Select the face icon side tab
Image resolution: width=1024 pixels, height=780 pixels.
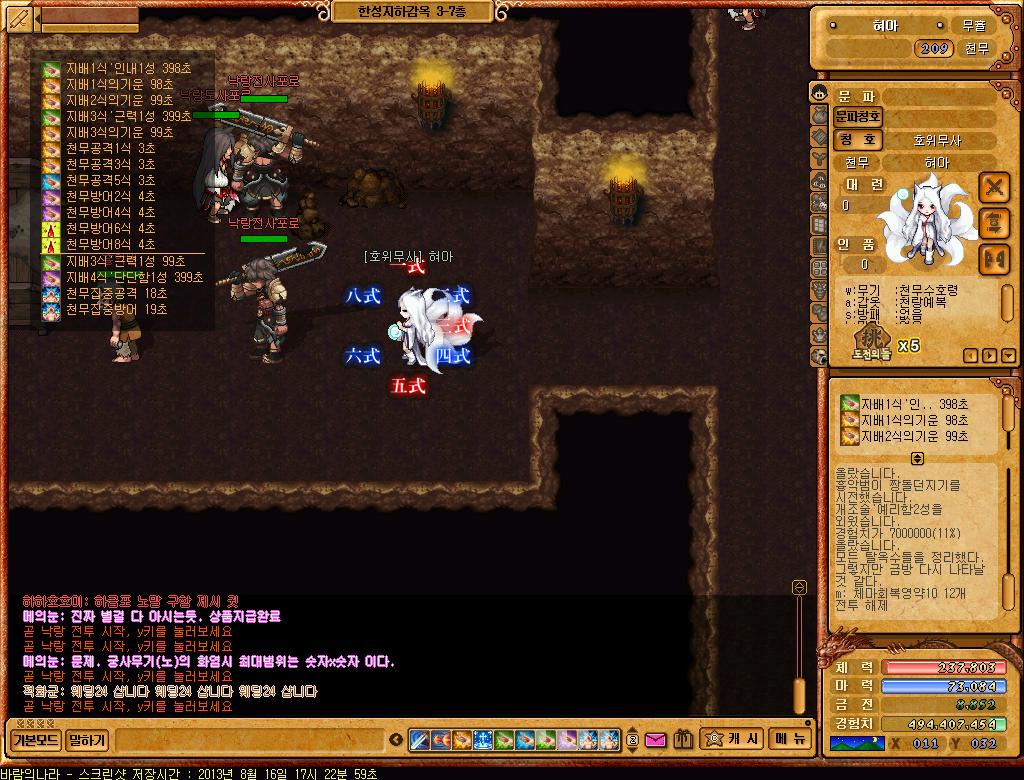818,94
